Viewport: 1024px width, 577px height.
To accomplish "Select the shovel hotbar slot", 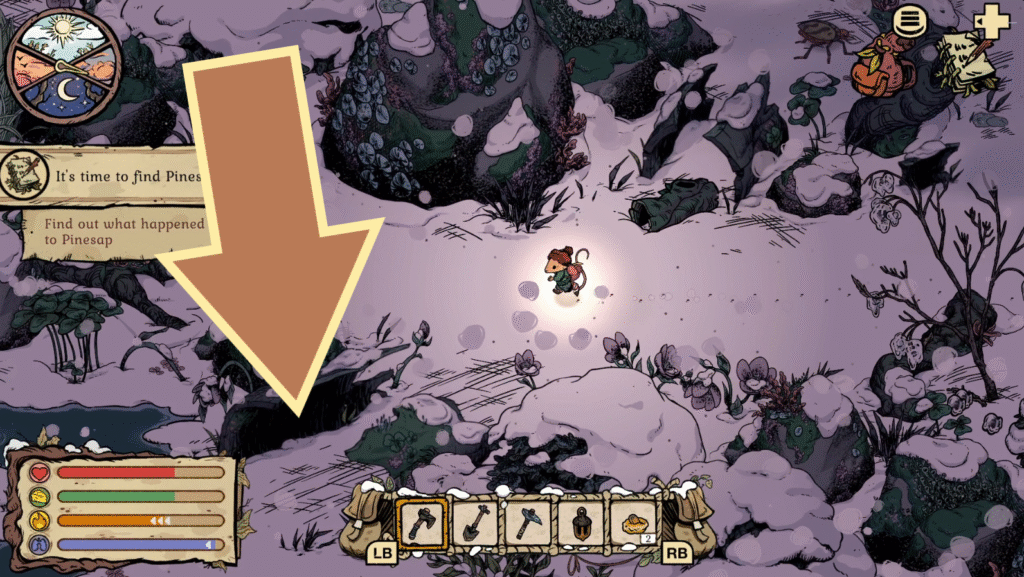I will 475,522.
